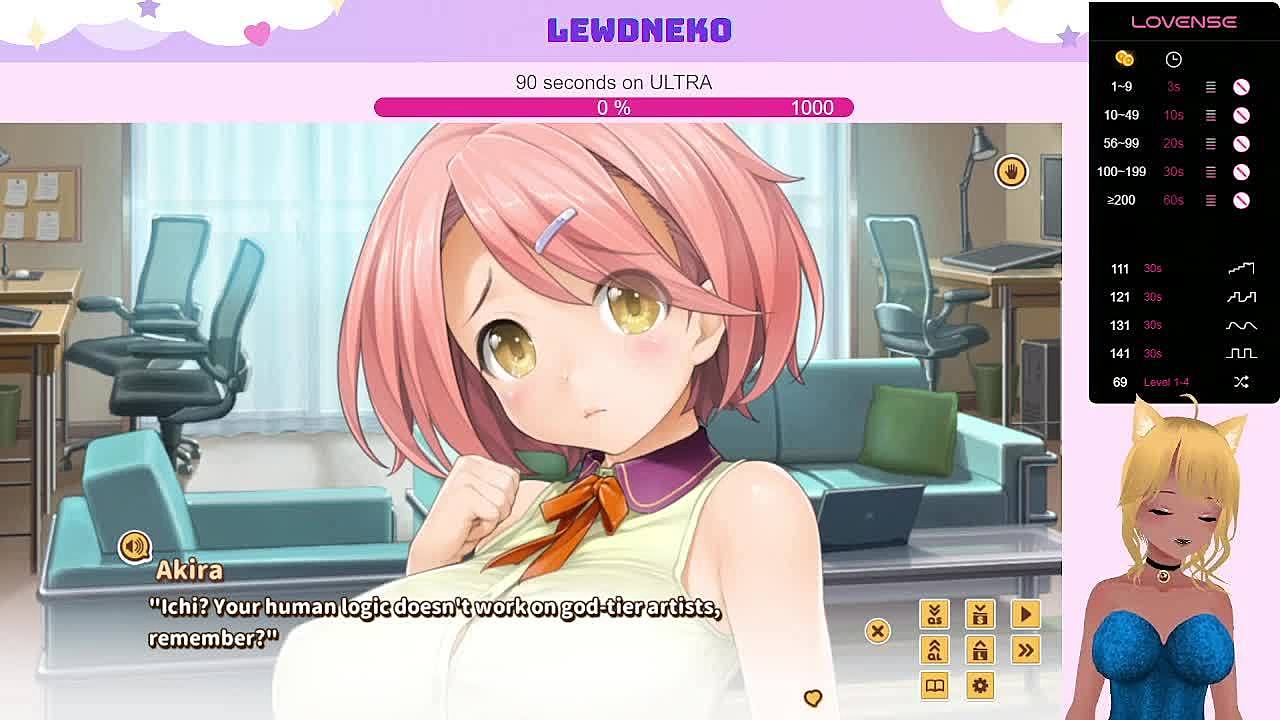The width and height of the screenshot is (1280, 720).
Task: Click the hand icon in the scene corner
Action: point(1011,172)
